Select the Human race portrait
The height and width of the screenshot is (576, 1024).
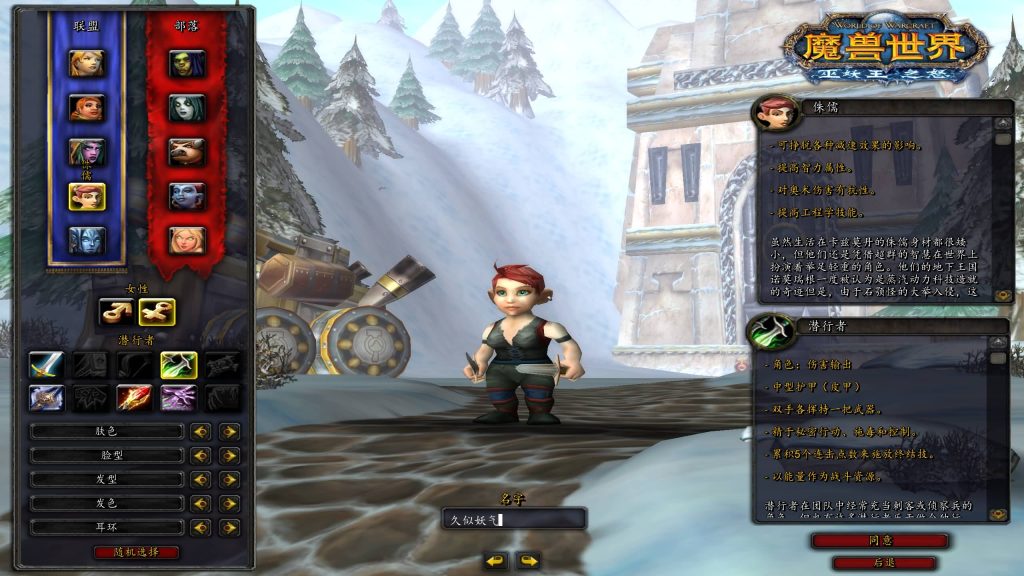(x=86, y=63)
